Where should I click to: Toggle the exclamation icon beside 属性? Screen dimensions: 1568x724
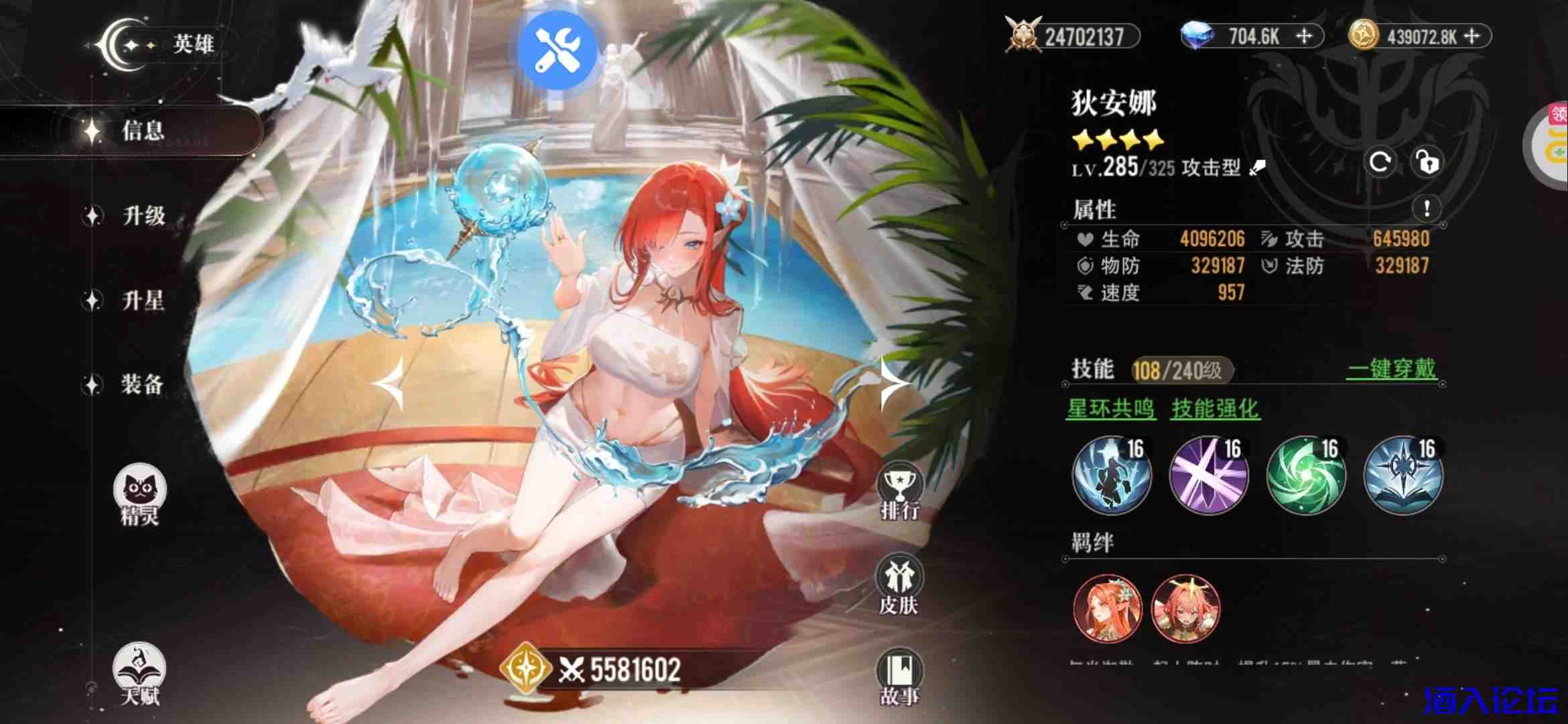point(1425,208)
